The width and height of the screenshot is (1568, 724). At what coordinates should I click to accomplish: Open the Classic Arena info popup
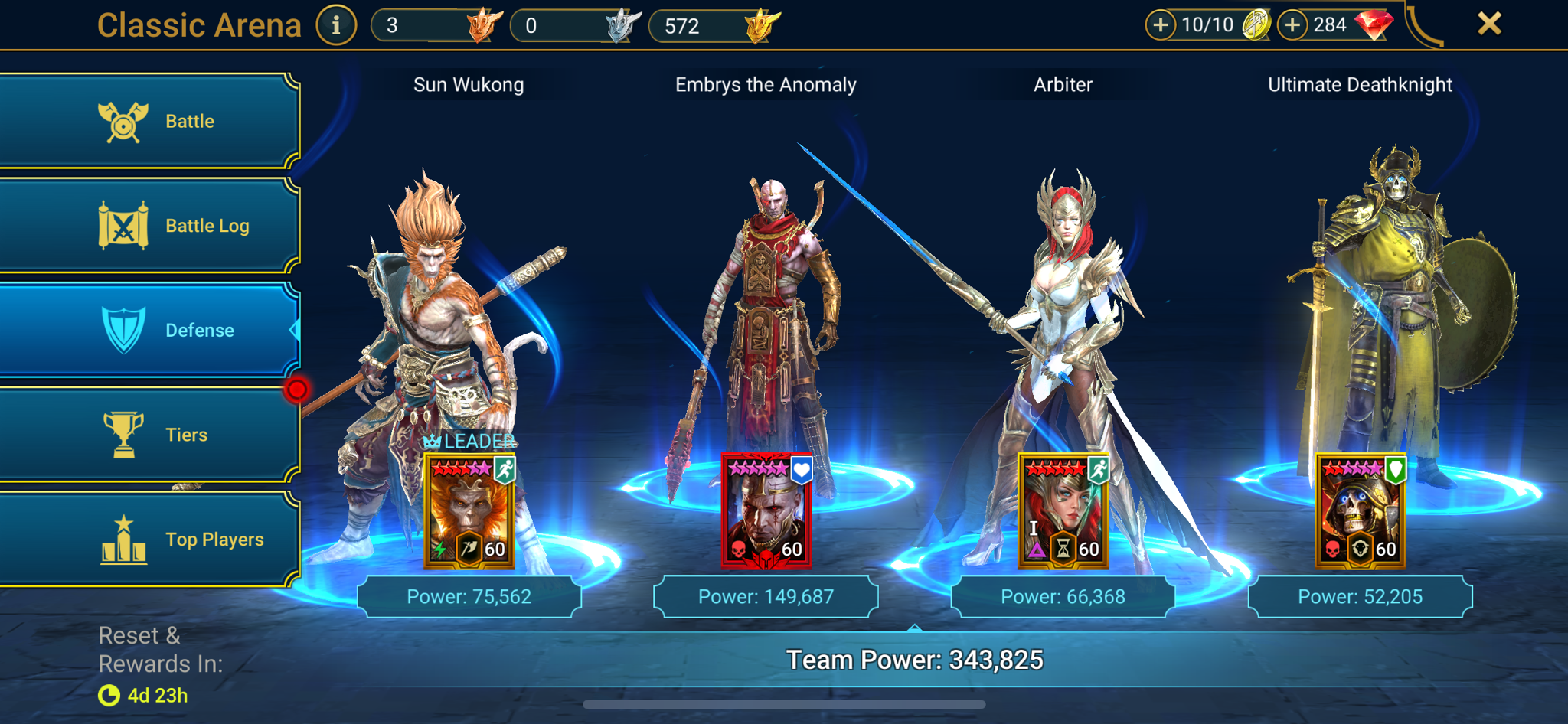[x=335, y=24]
